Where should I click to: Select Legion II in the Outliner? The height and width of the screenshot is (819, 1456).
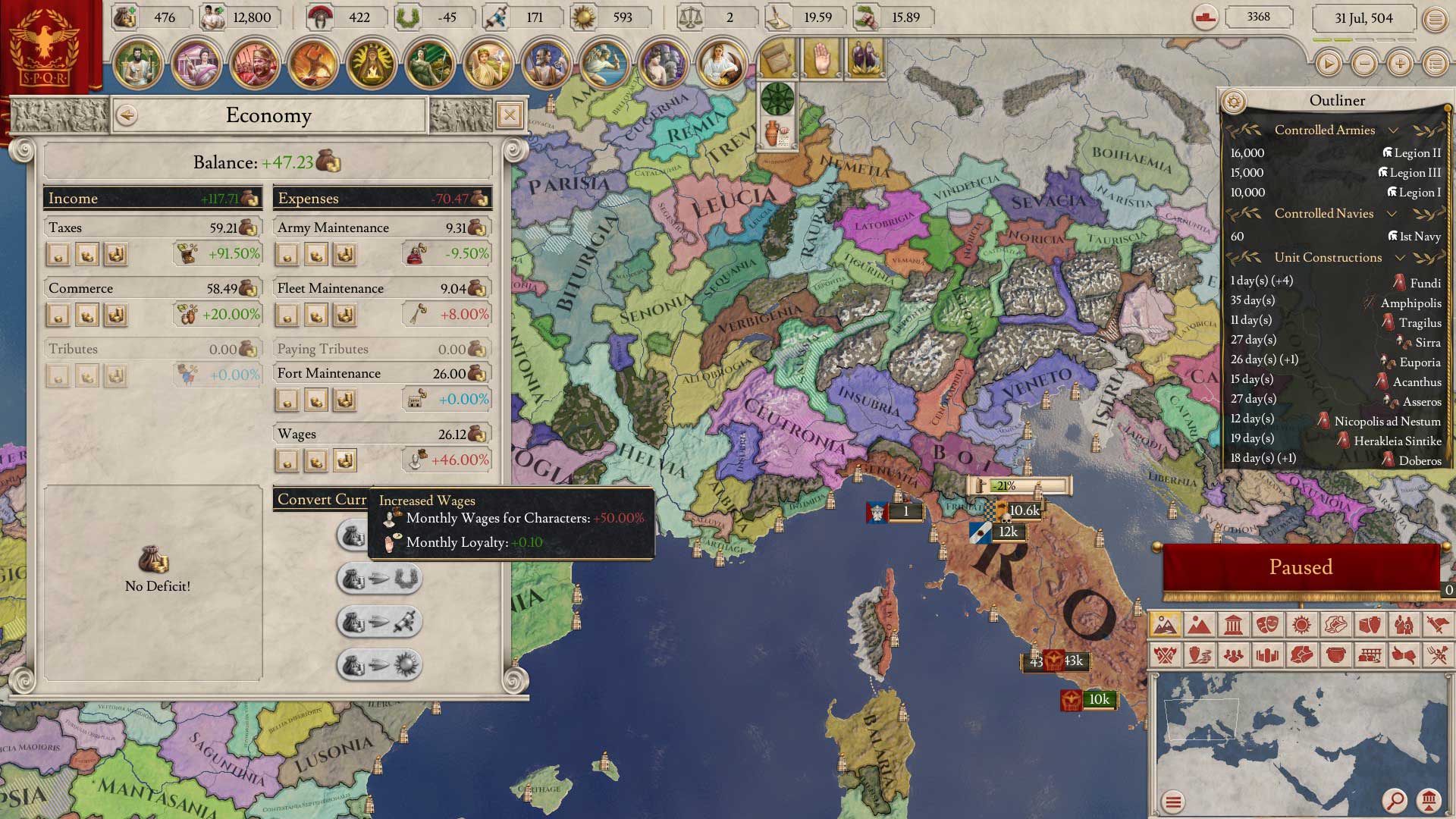[1410, 153]
